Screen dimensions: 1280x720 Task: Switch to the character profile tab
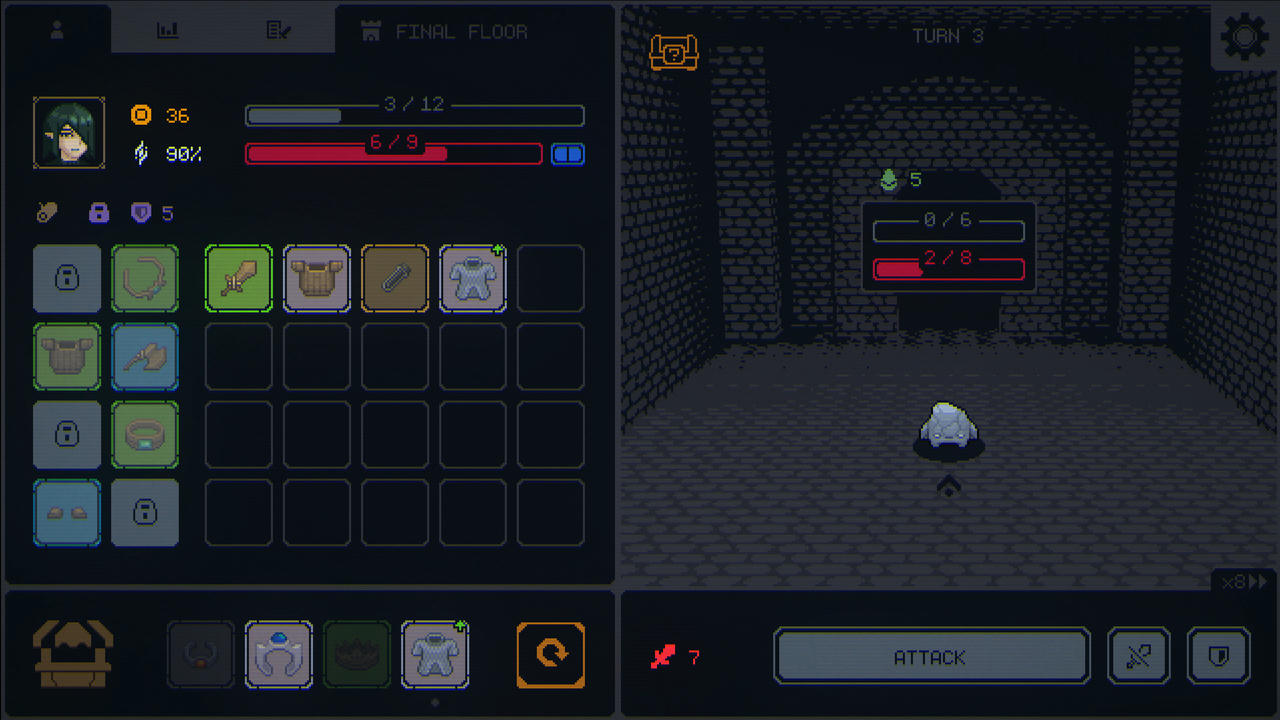pos(57,31)
